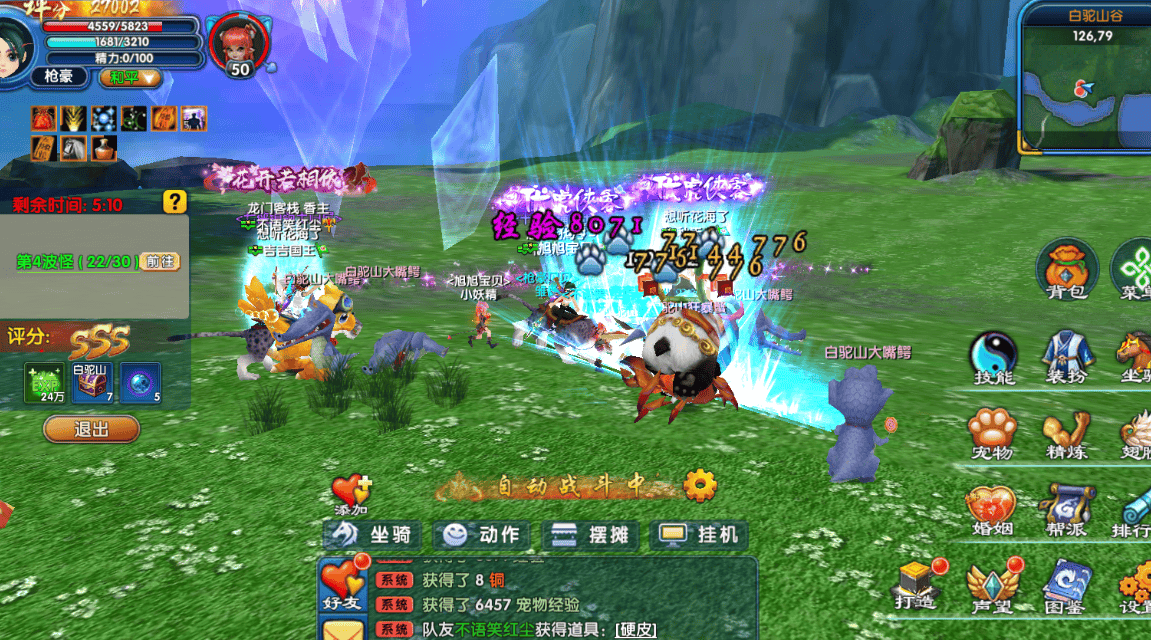Open the 技能 skills yin-yang icon
The width and height of the screenshot is (1151, 640).
pyautogui.click(x=993, y=355)
